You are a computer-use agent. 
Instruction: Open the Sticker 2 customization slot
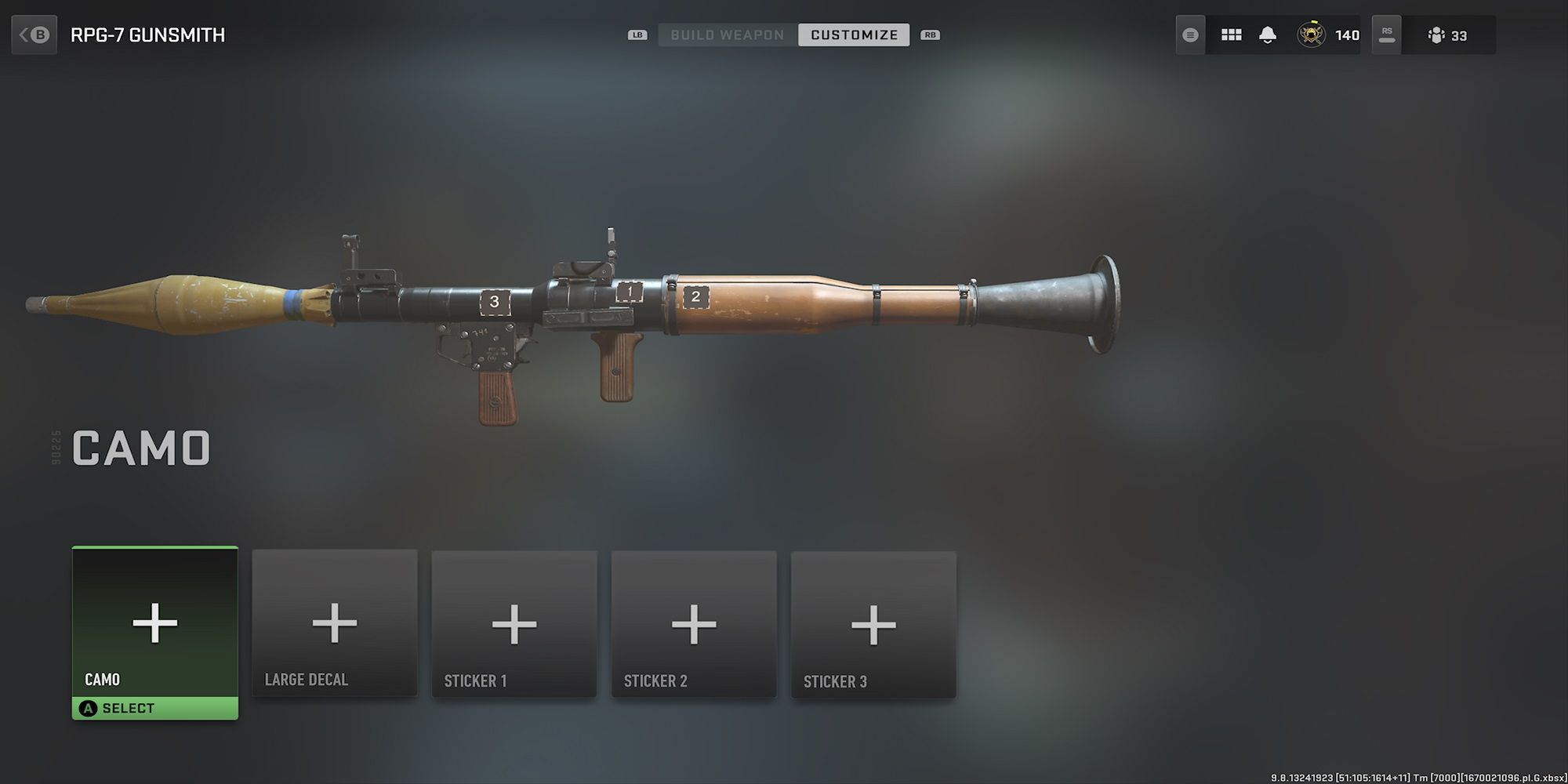pos(694,623)
